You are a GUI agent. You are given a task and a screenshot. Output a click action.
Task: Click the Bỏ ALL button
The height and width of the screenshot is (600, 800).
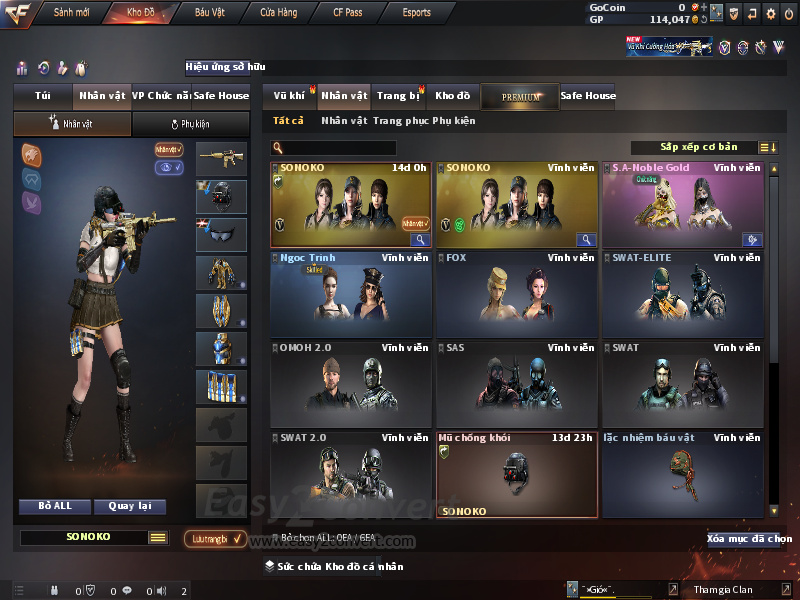(x=55, y=506)
